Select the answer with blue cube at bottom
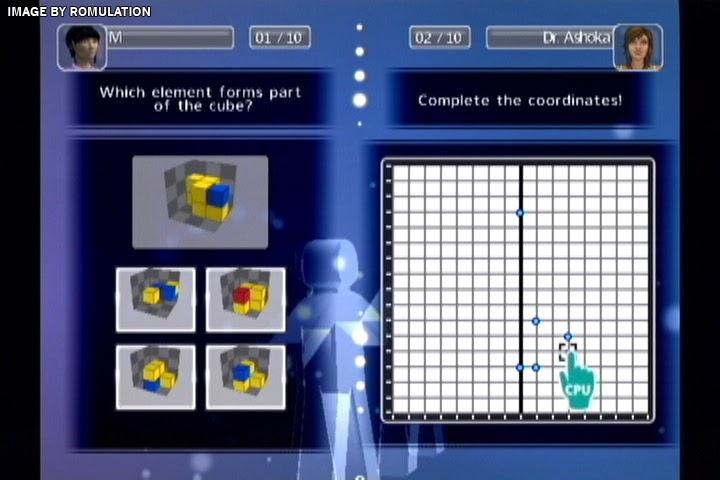Image resolution: width=720 pixels, height=480 pixels. tap(155, 377)
